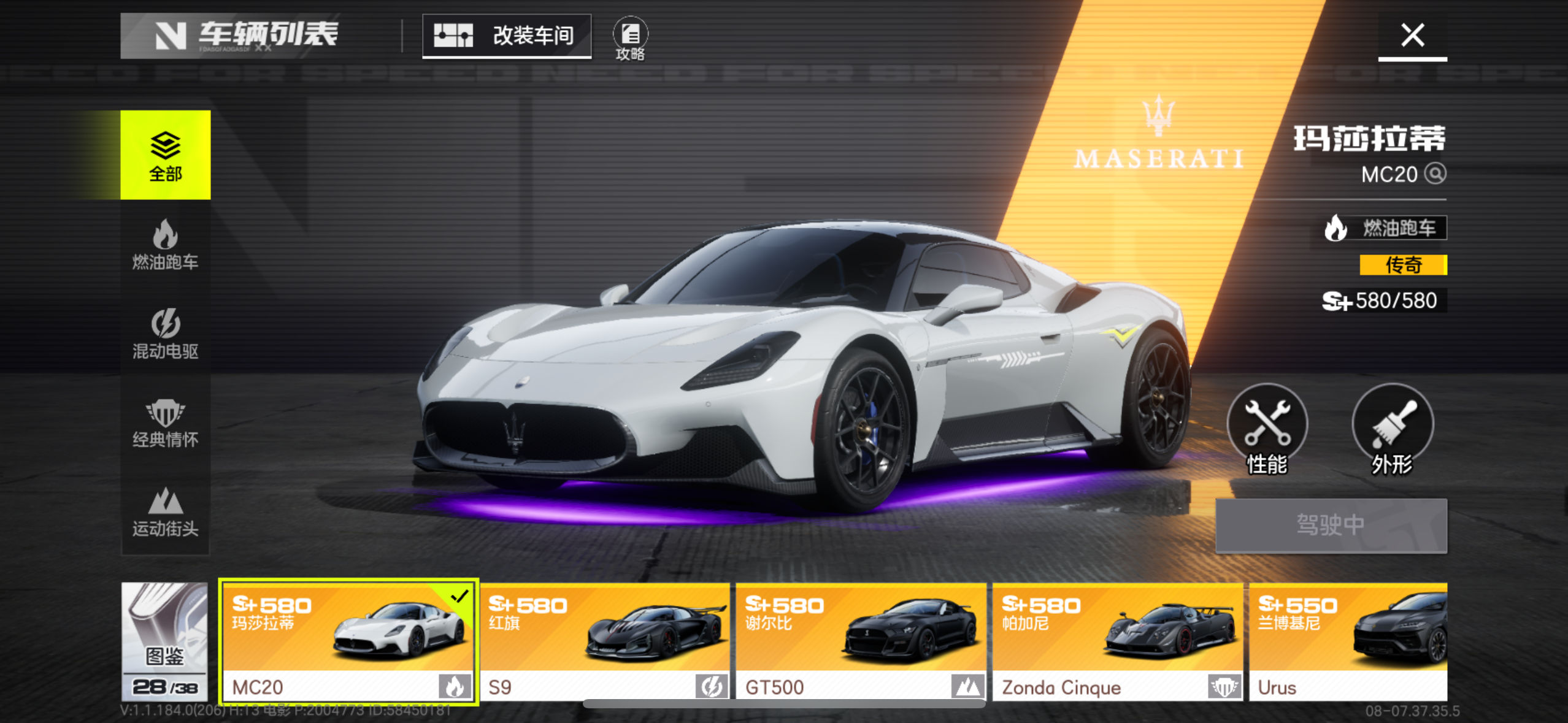Inspect MC20 with the magnifier icon
The image size is (1568, 723).
tap(1435, 174)
